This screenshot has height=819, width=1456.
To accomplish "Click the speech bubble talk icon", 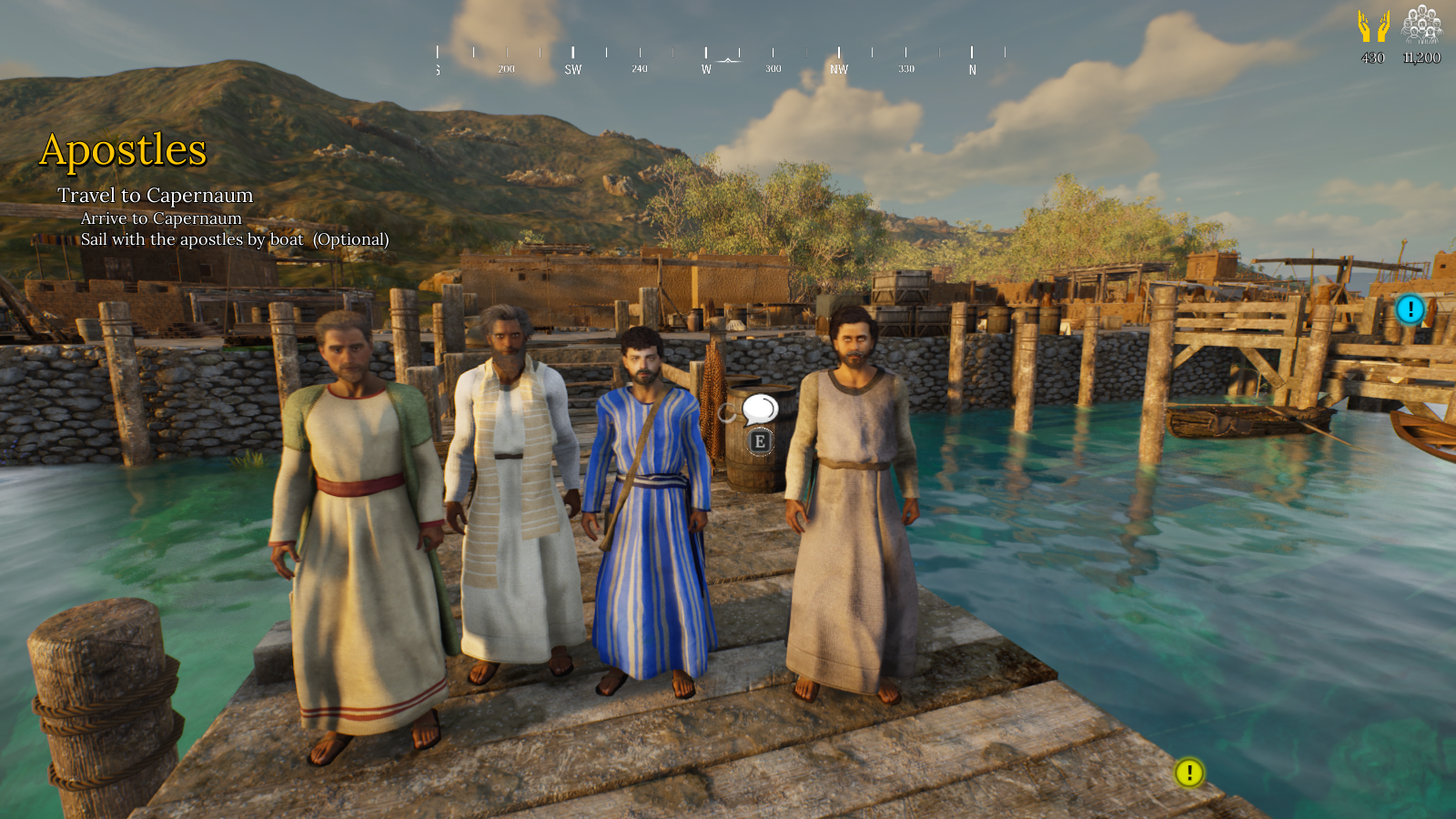I will click(x=759, y=409).
